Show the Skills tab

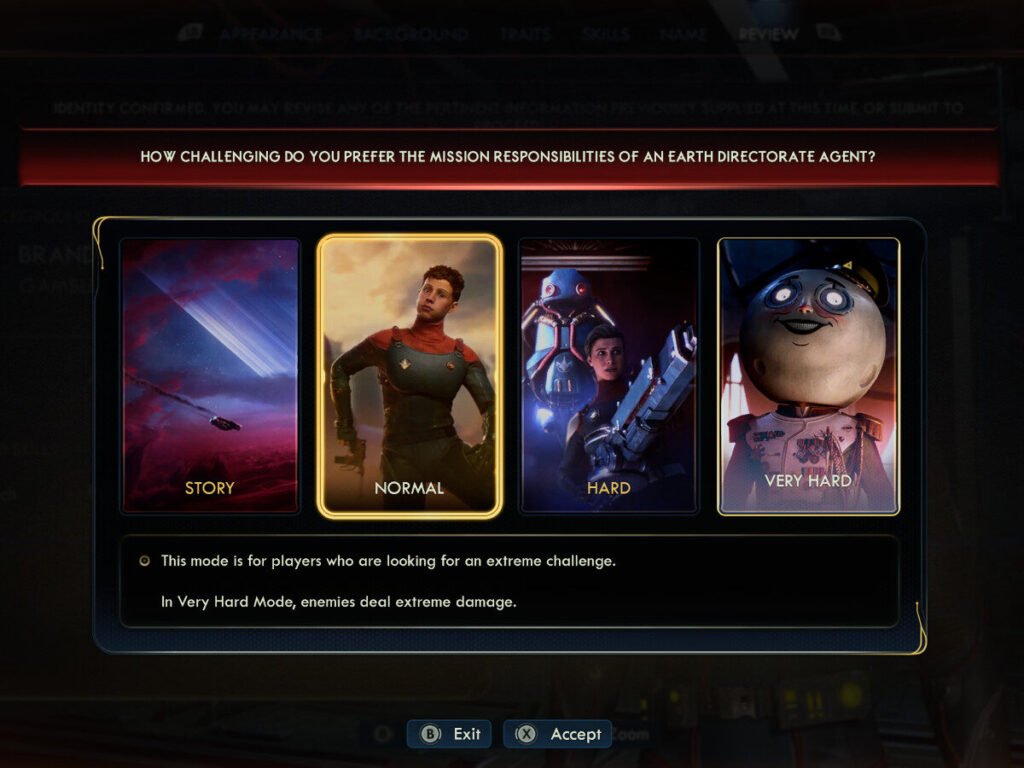605,34
